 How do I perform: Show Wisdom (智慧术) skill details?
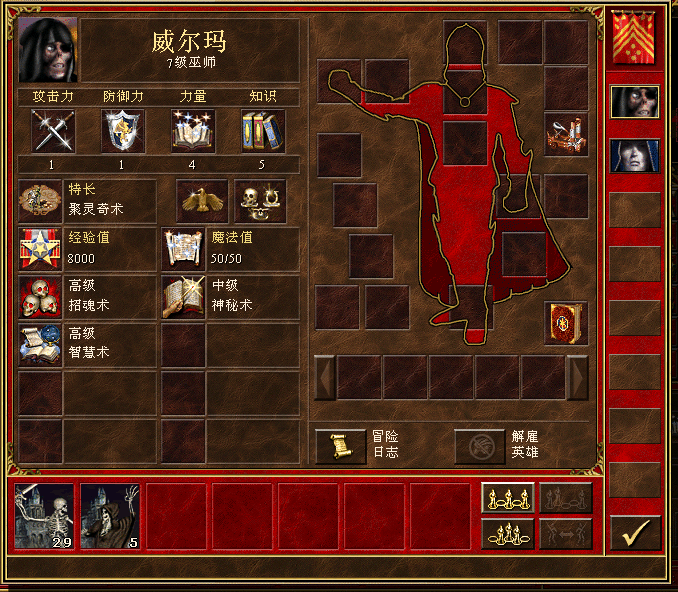coord(40,344)
